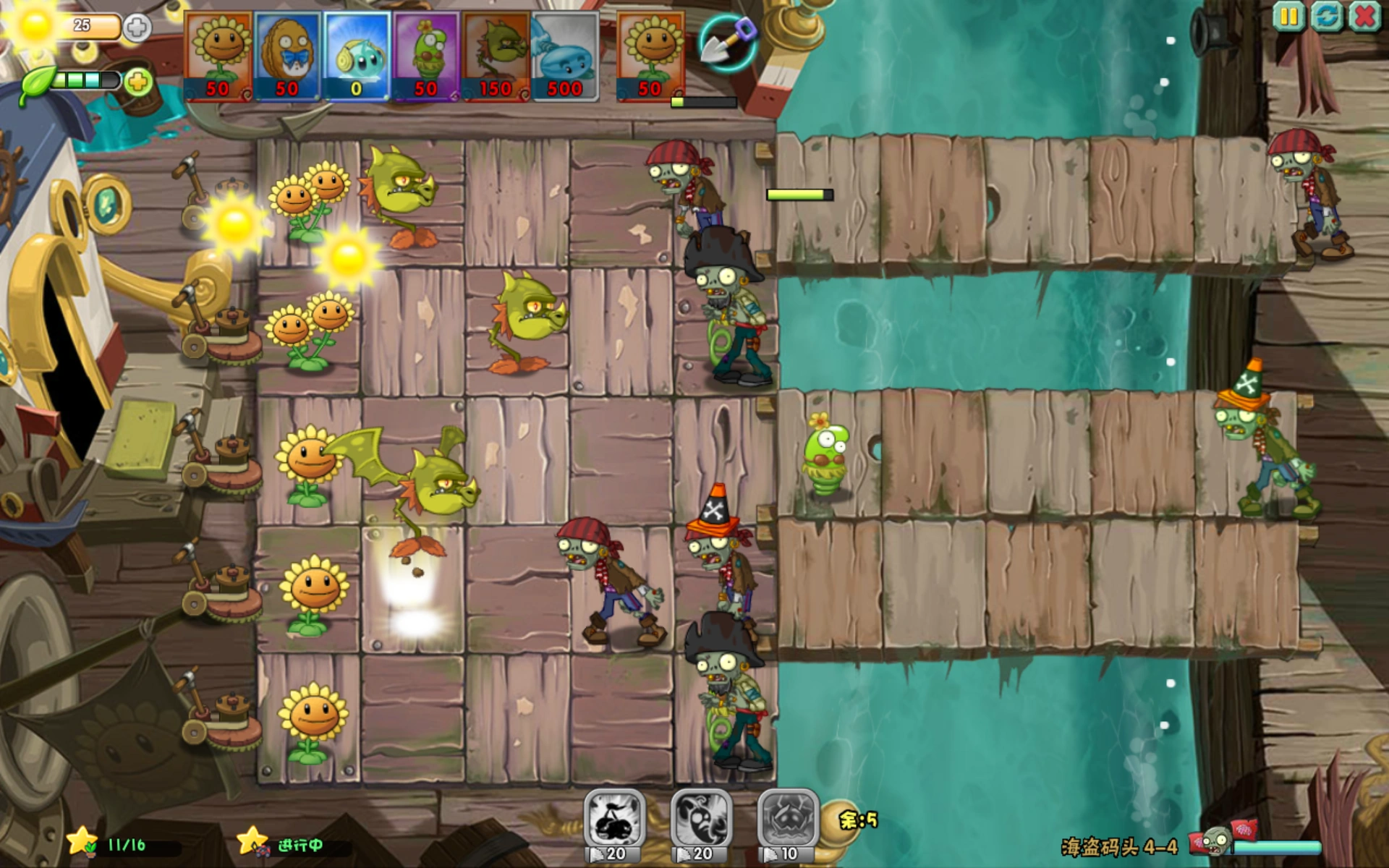Exit the level via the red X
Viewport: 1389px width, 868px height.
pyautogui.click(x=1363, y=16)
